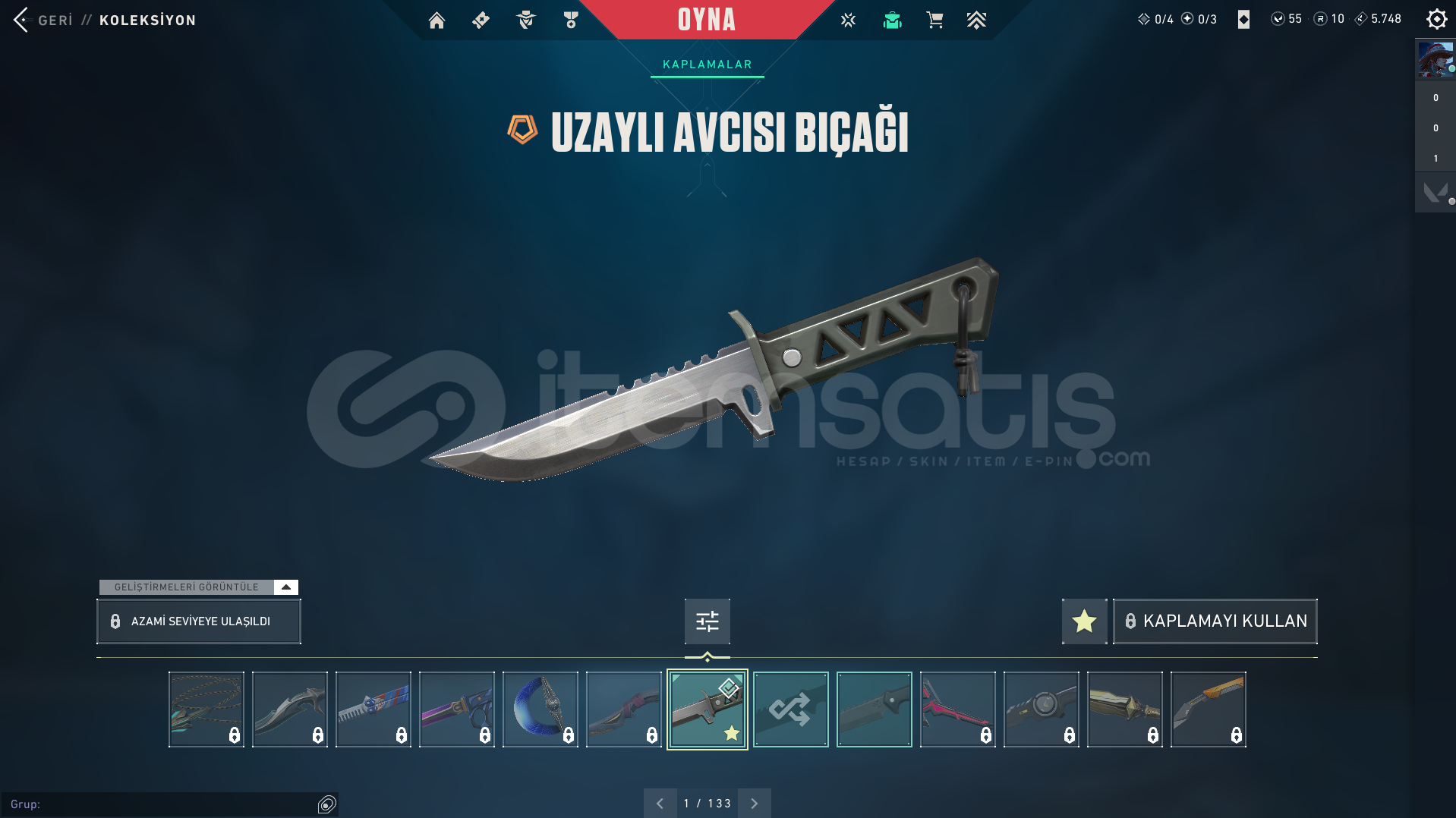Select the Agents icon in top nav
Image resolution: width=1456 pixels, height=818 pixels.
click(x=525, y=20)
